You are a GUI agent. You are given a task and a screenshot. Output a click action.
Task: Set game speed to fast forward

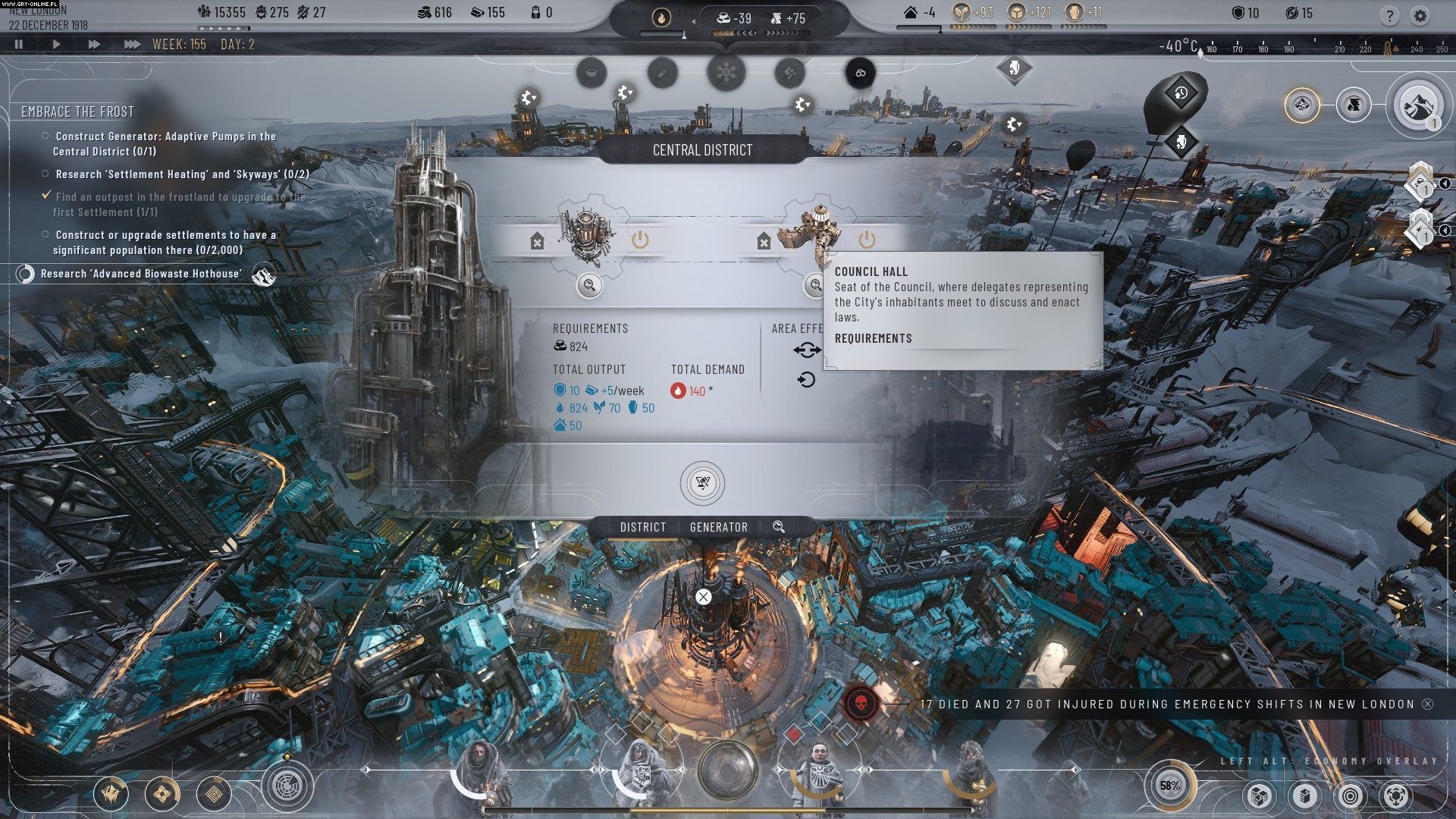[x=94, y=45]
